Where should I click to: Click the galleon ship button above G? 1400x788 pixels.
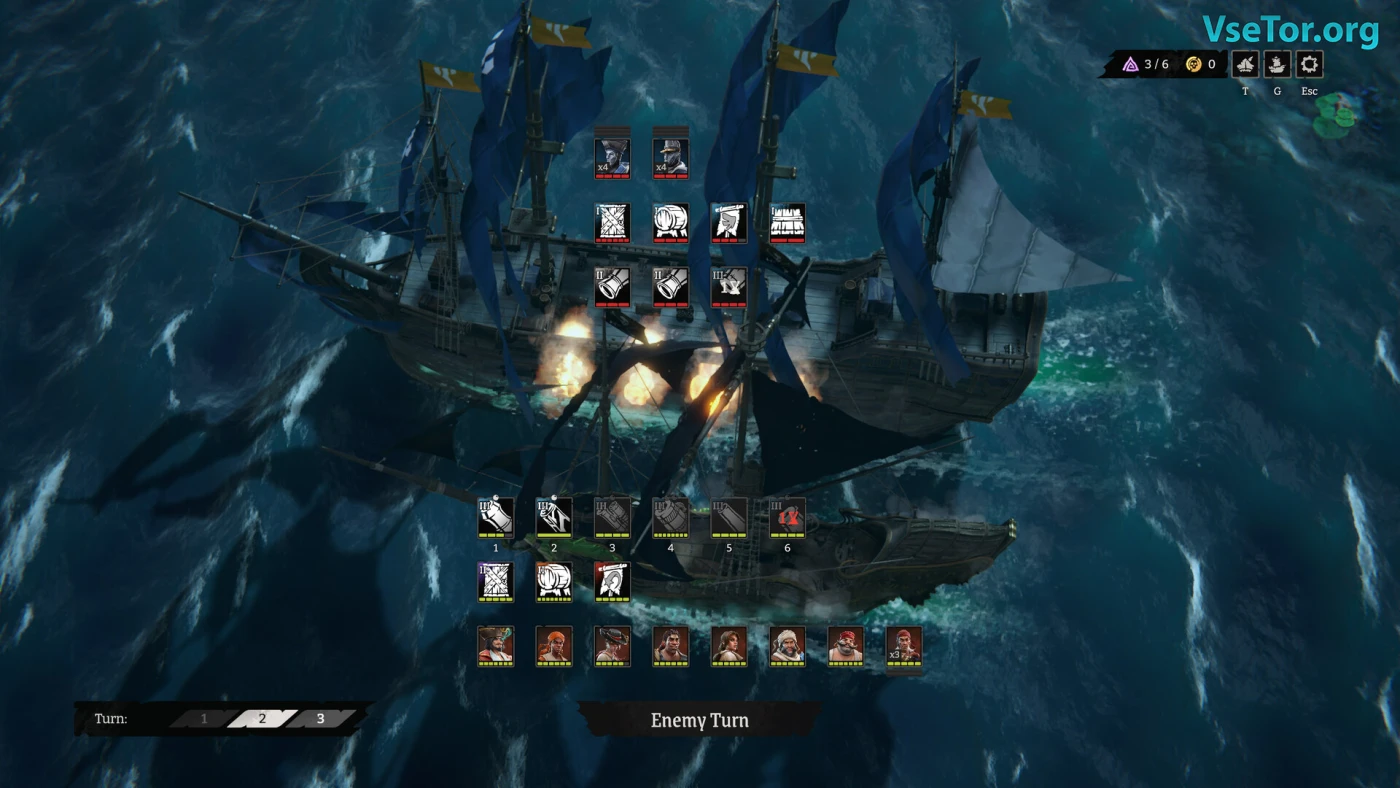pyautogui.click(x=1277, y=65)
